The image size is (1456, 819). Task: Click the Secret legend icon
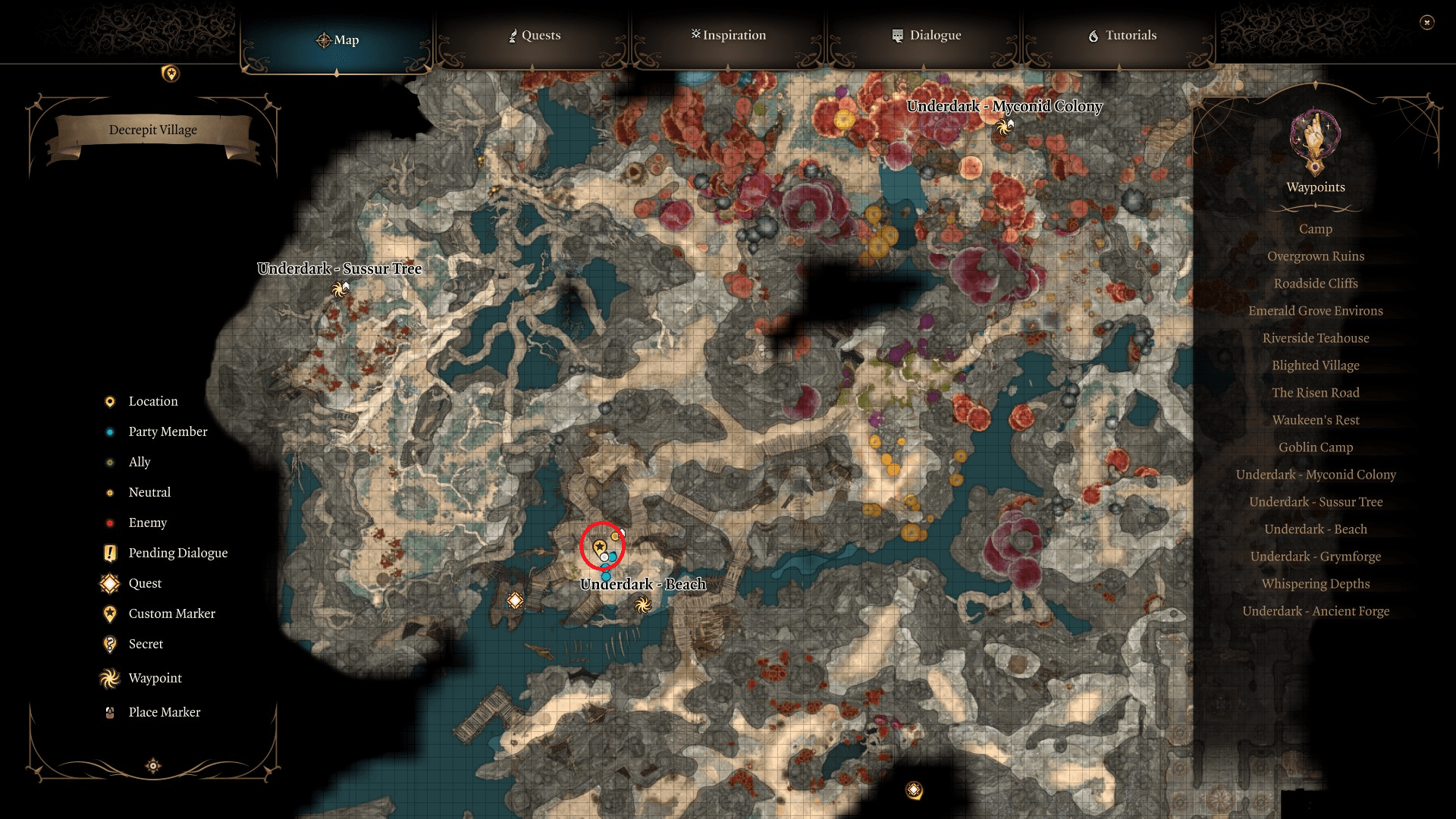[x=109, y=644]
